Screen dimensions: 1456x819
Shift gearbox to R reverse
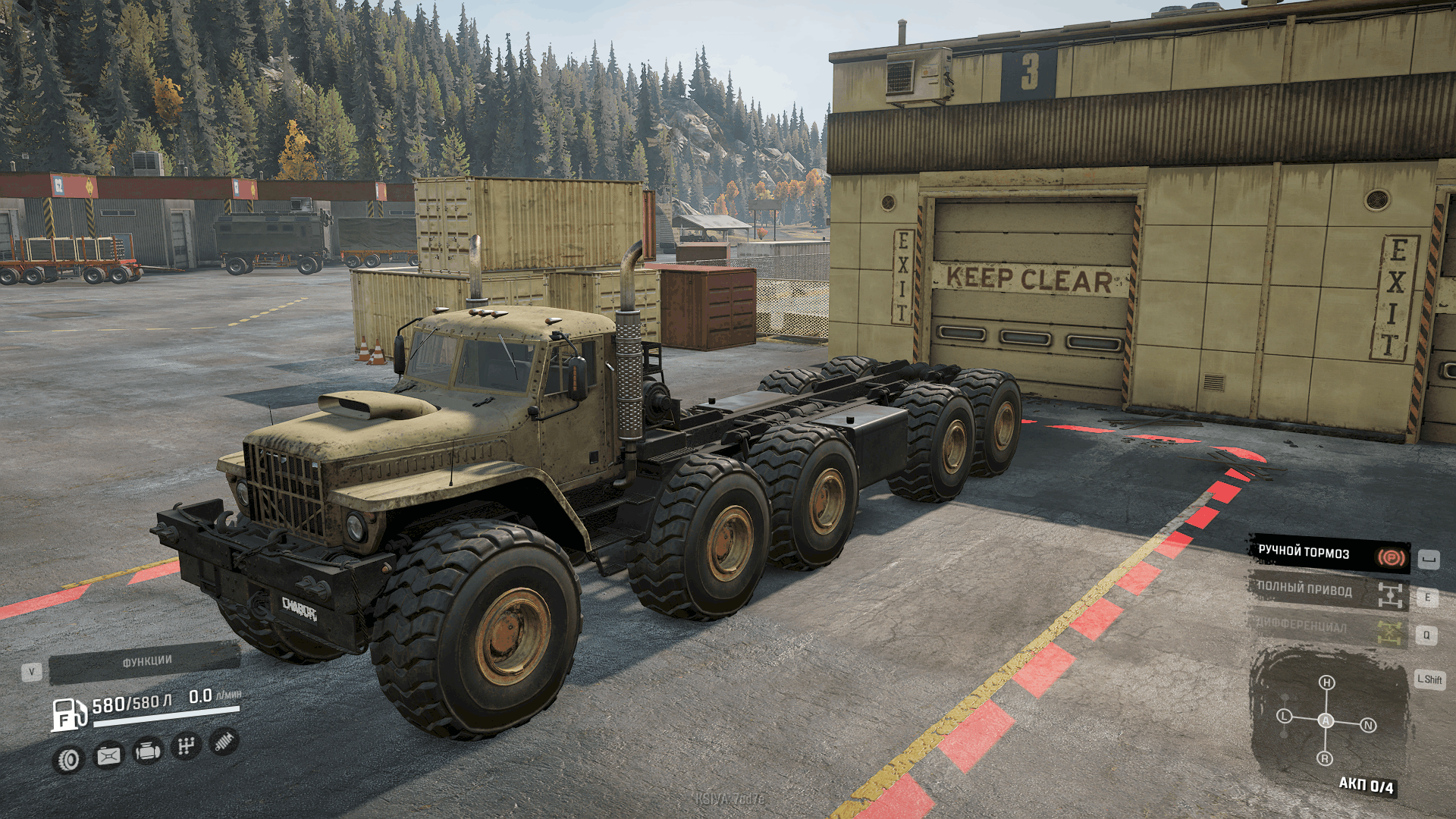[1325, 758]
